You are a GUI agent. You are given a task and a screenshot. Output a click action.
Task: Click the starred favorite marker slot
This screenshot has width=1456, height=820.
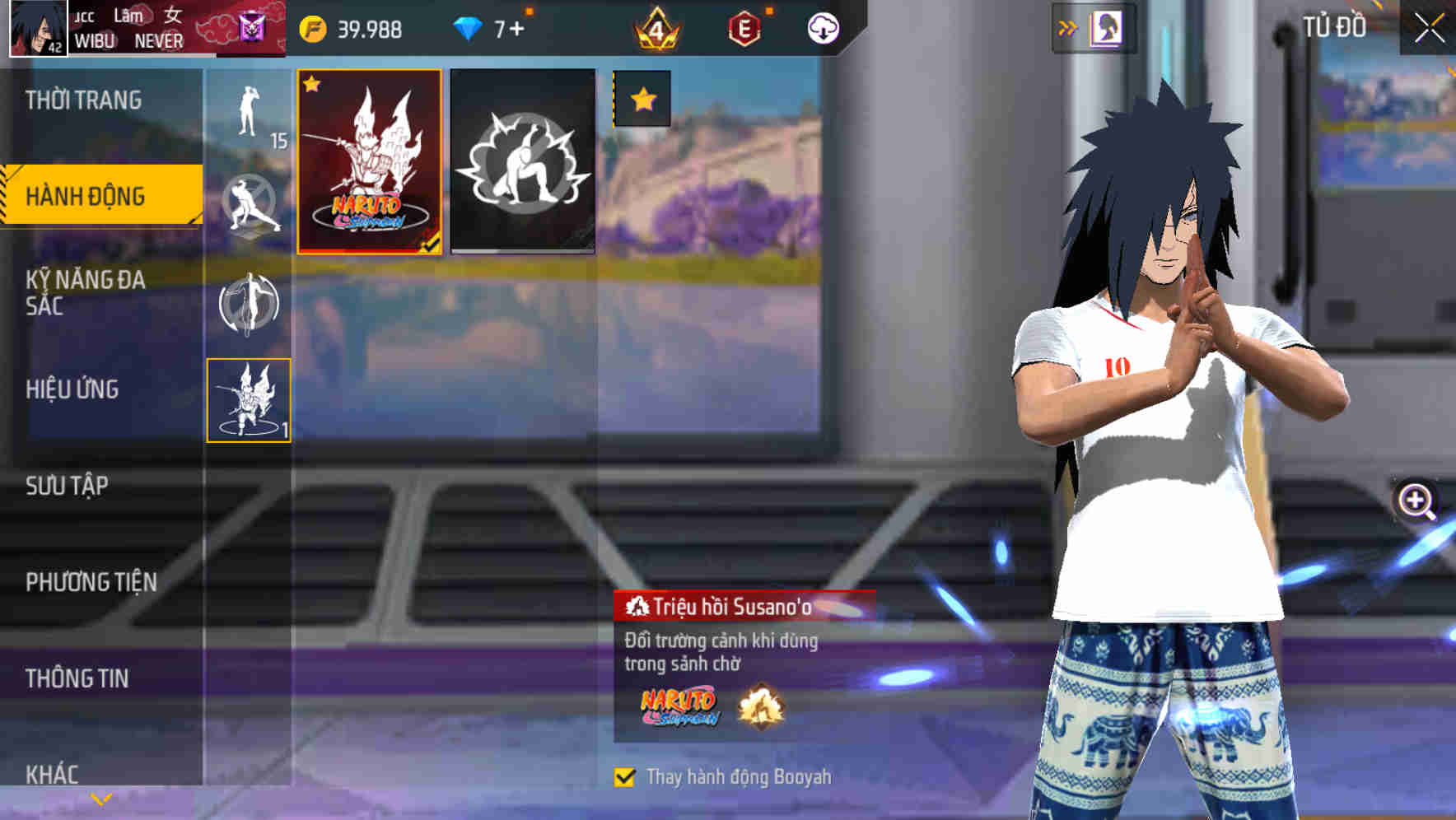coord(640,100)
